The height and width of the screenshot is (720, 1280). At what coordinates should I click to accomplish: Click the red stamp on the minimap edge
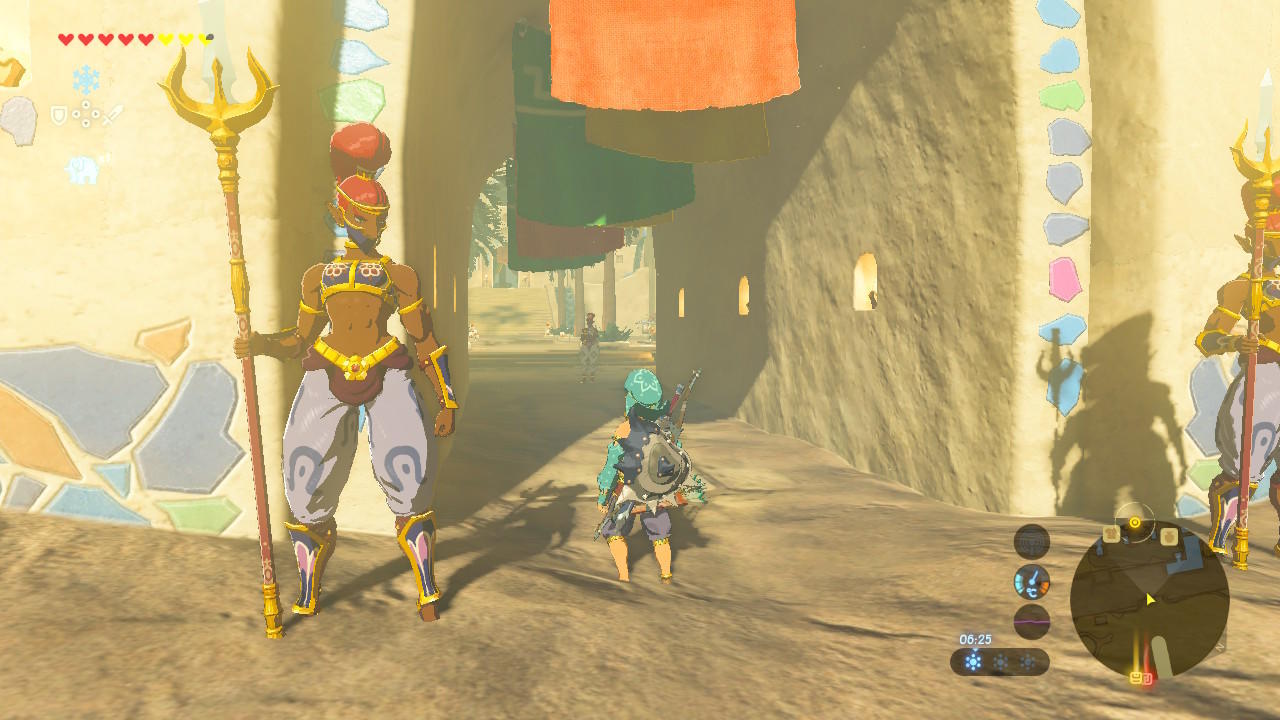[1147, 679]
